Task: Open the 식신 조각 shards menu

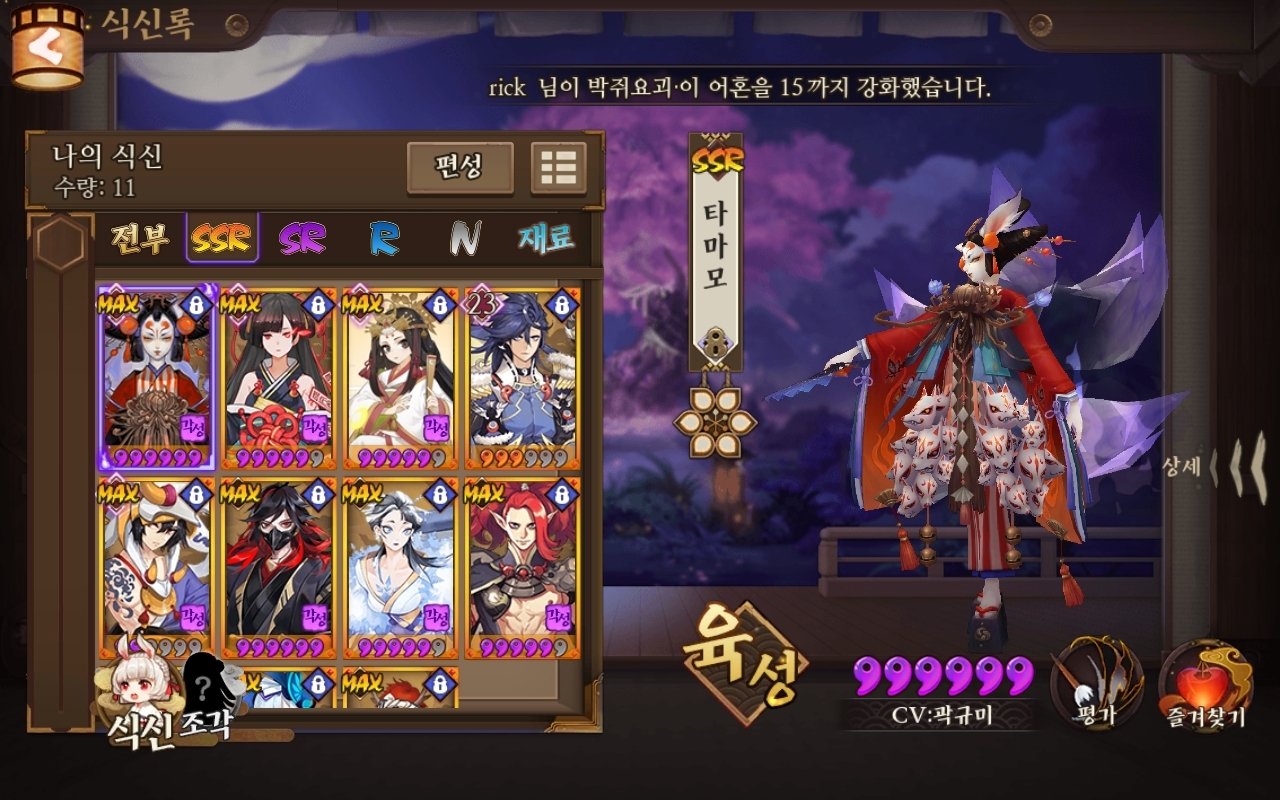Action: [168, 700]
